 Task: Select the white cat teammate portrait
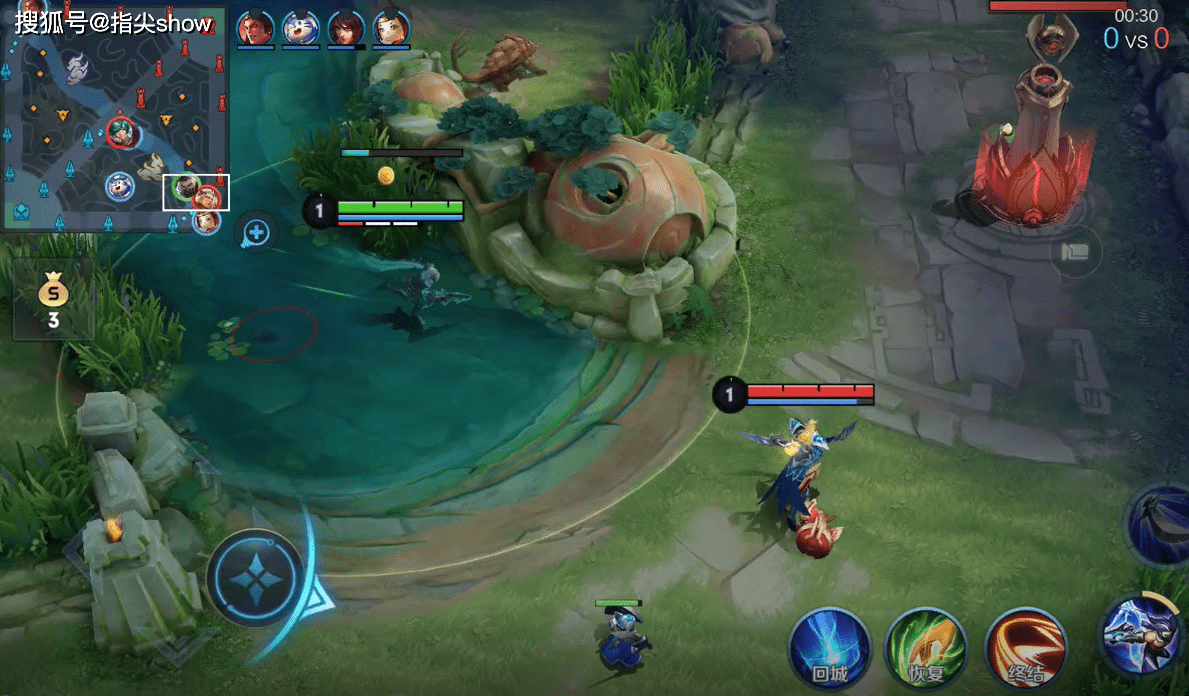click(x=300, y=29)
